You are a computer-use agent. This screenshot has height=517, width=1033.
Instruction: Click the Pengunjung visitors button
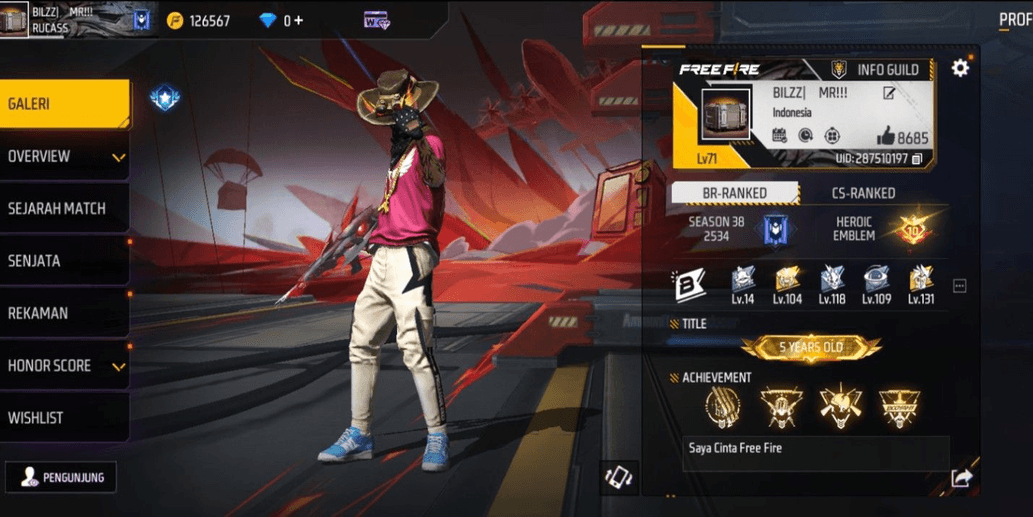(x=61, y=477)
